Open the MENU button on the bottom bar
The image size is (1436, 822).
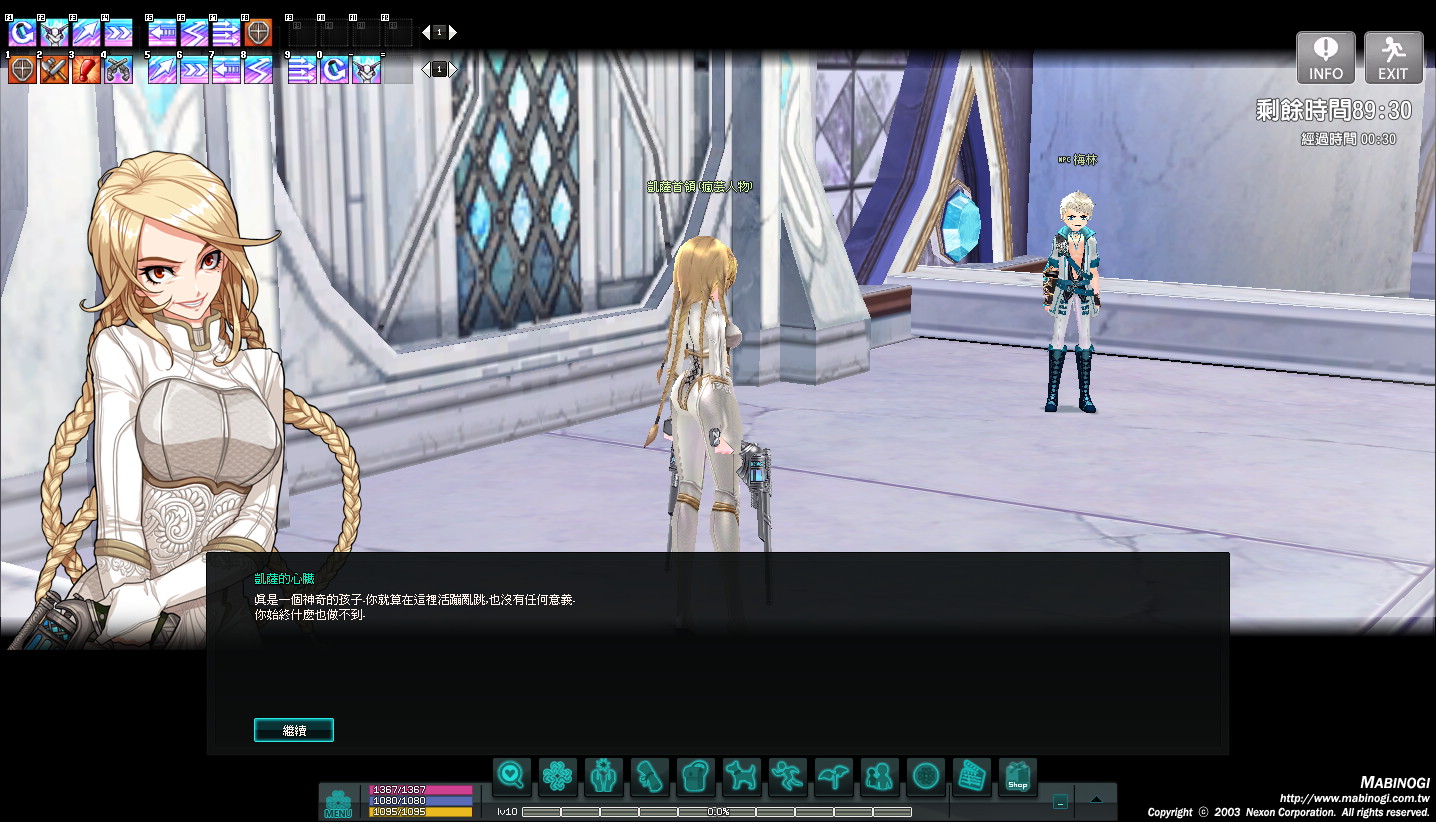click(338, 803)
